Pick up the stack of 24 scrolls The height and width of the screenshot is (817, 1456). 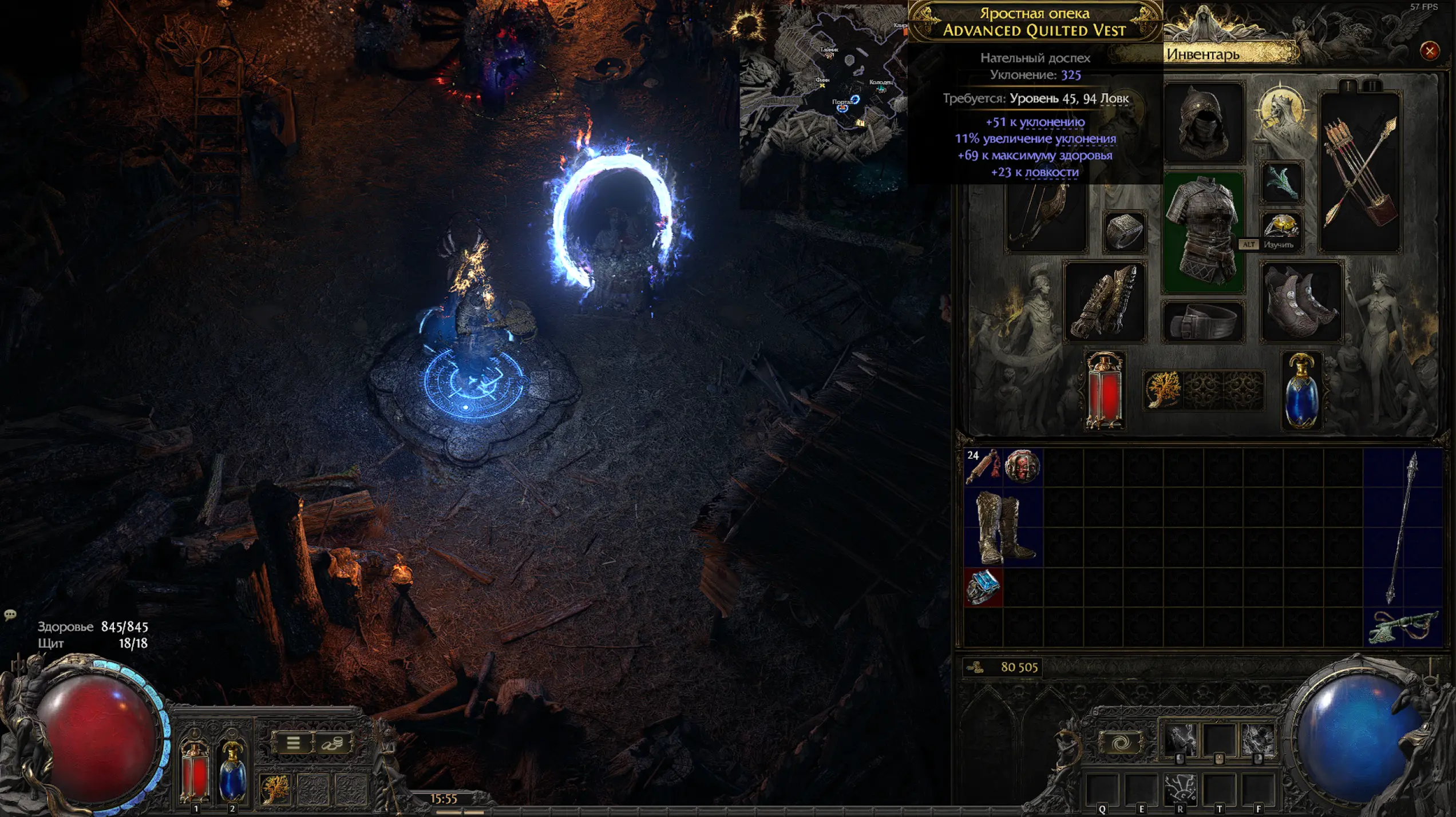983,467
